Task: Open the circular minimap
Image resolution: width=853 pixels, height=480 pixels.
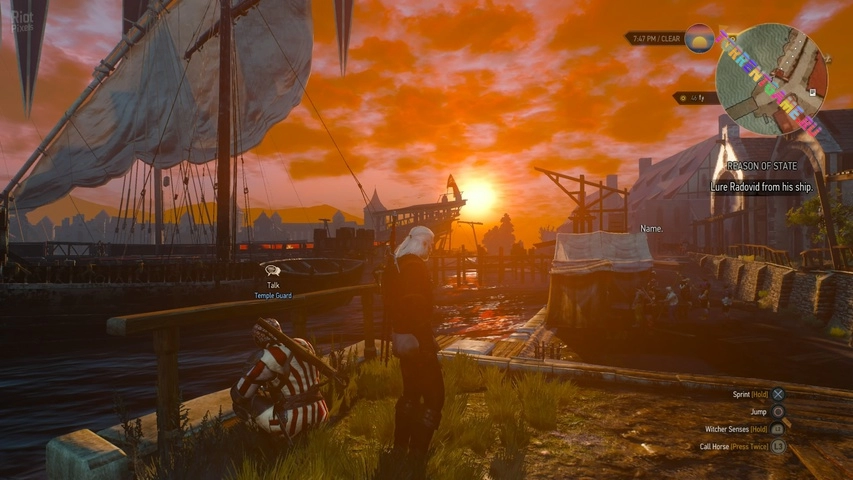Action: coord(771,80)
